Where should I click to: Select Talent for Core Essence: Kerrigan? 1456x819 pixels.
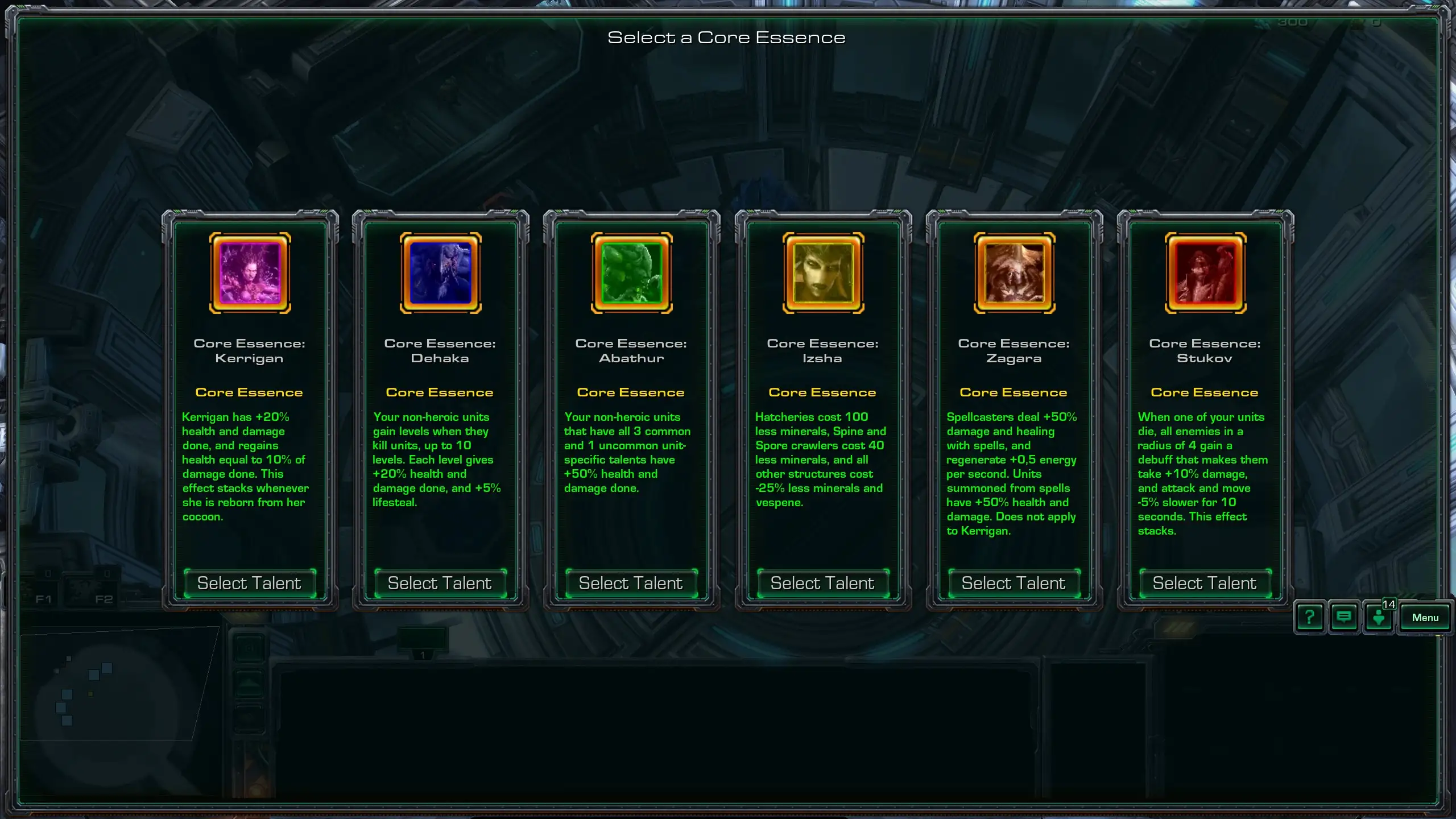point(249,583)
